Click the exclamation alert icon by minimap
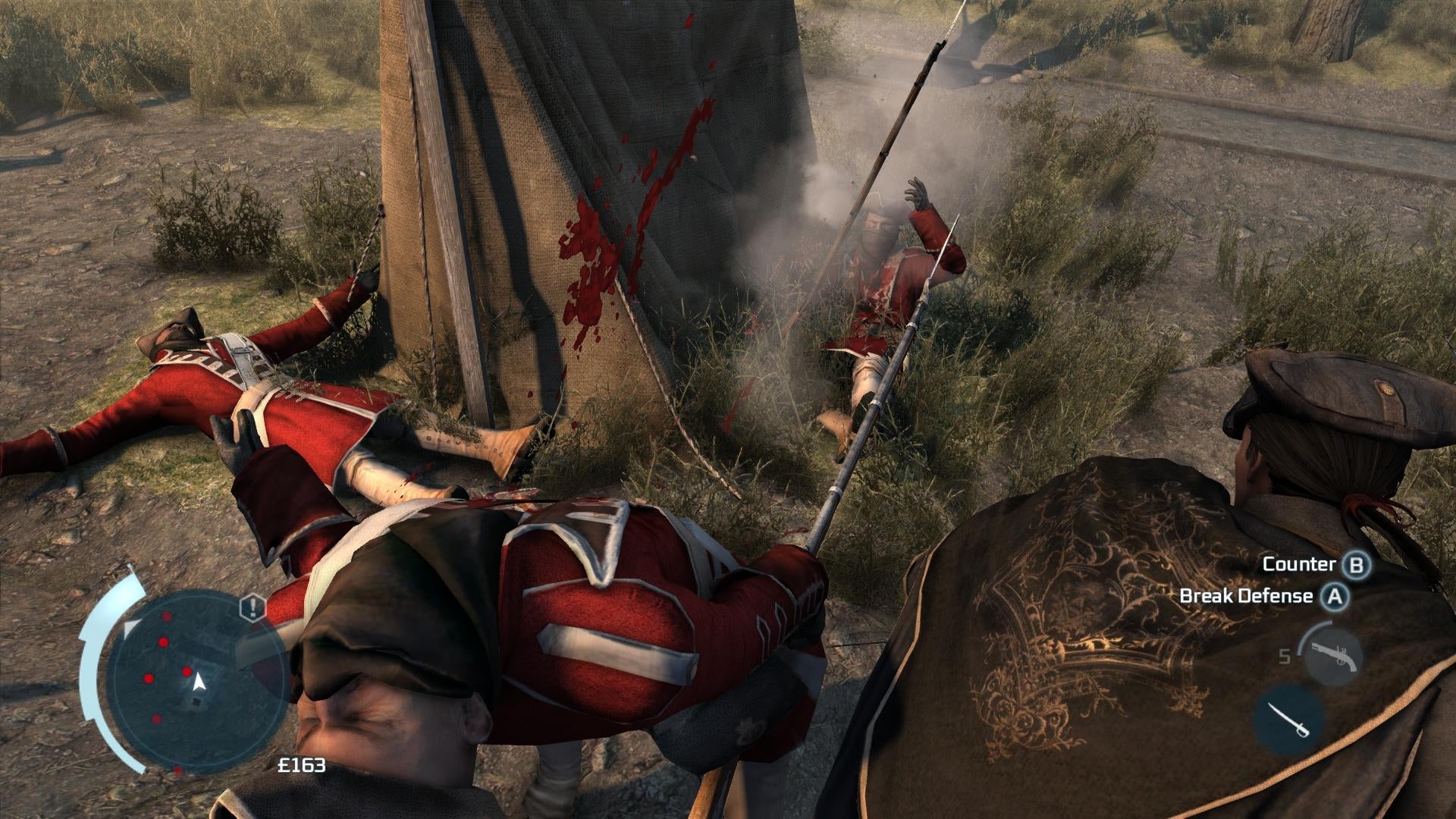Image resolution: width=1456 pixels, height=819 pixels. pyautogui.click(x=252, y=607)
